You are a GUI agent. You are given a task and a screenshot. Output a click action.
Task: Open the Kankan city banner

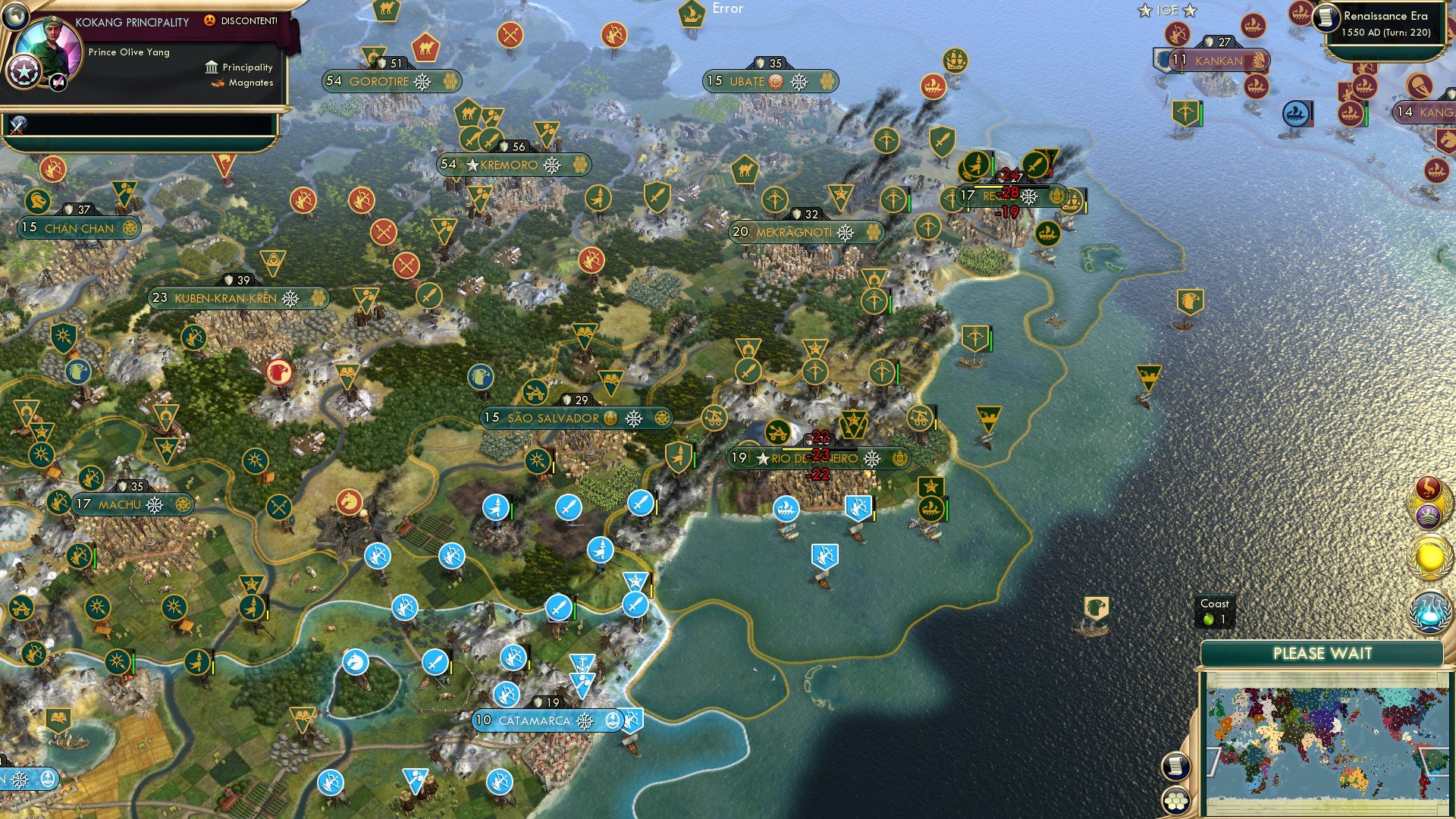coord(1217,59)
